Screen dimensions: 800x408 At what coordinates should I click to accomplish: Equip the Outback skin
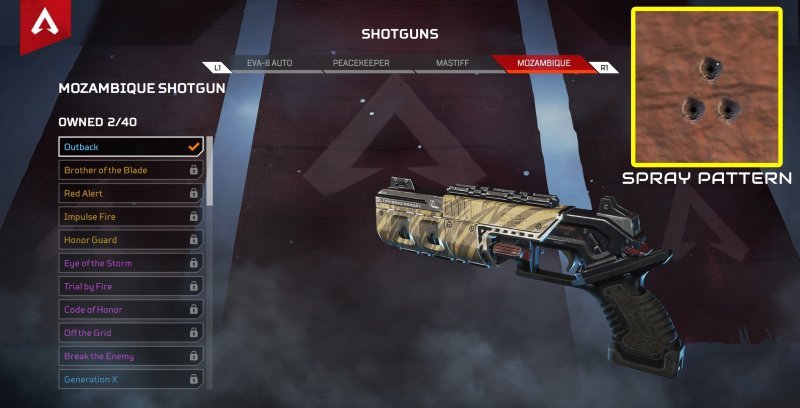[x=130, y=147]
